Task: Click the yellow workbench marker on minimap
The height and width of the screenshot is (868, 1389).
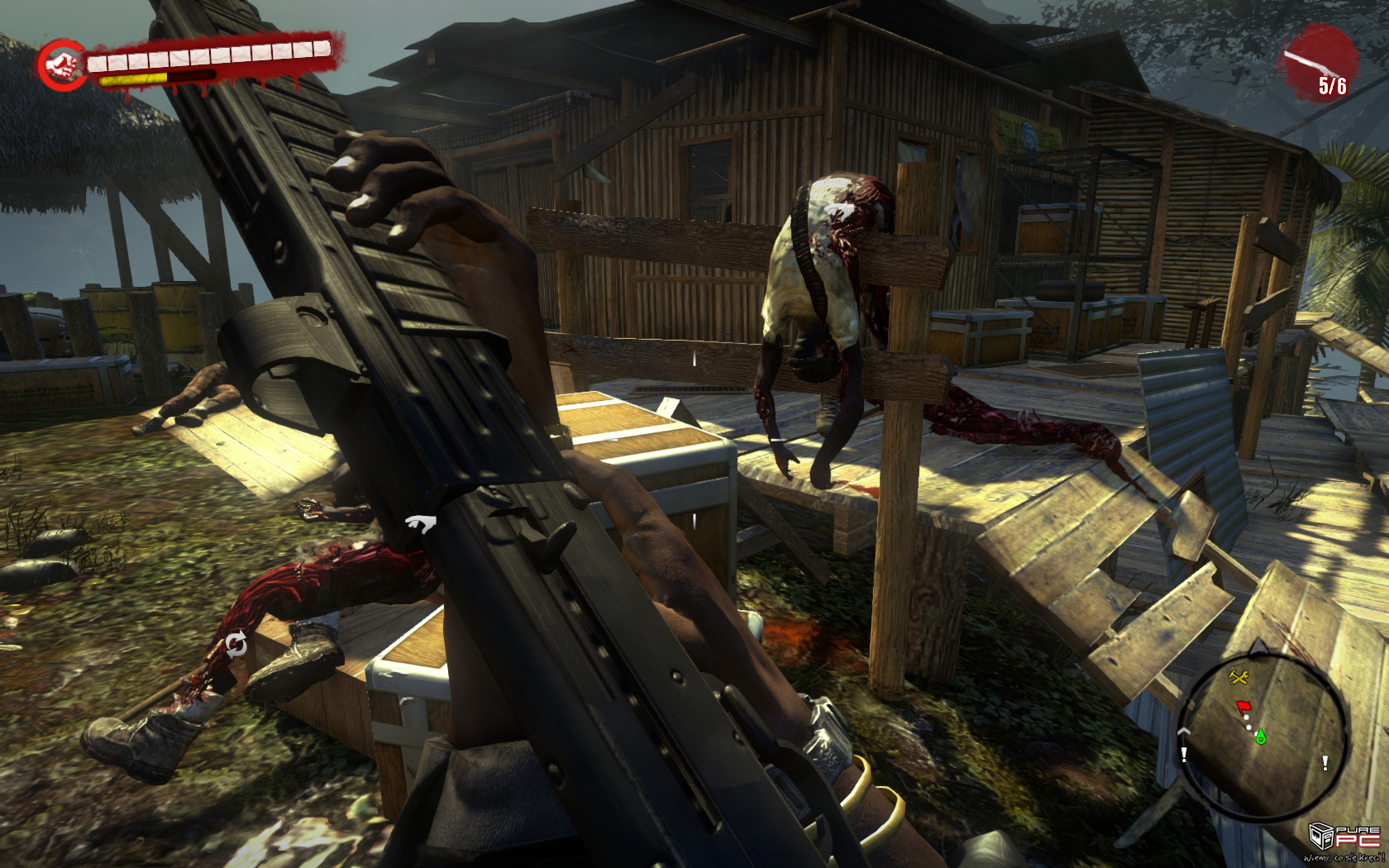Action: coord(1238,679)
